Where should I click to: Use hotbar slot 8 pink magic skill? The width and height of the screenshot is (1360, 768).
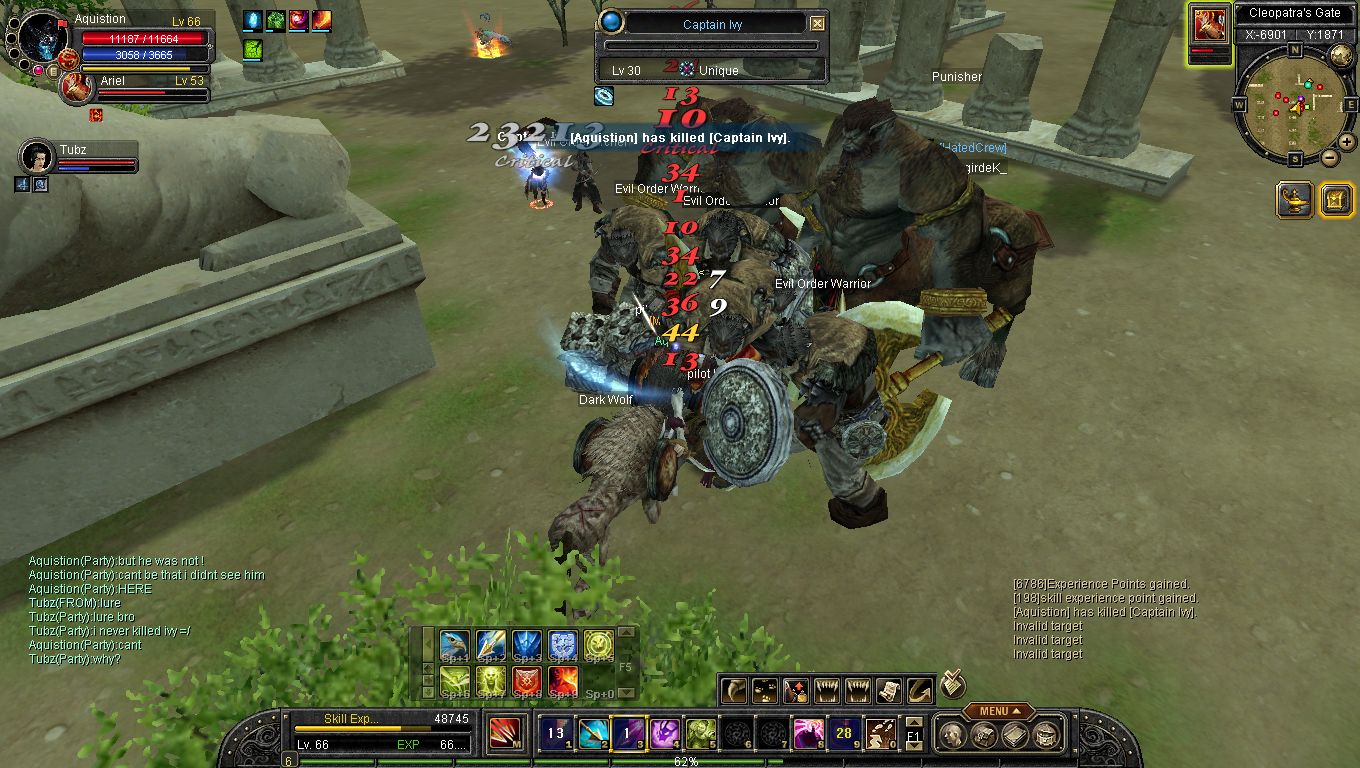(x=807, y=734)
